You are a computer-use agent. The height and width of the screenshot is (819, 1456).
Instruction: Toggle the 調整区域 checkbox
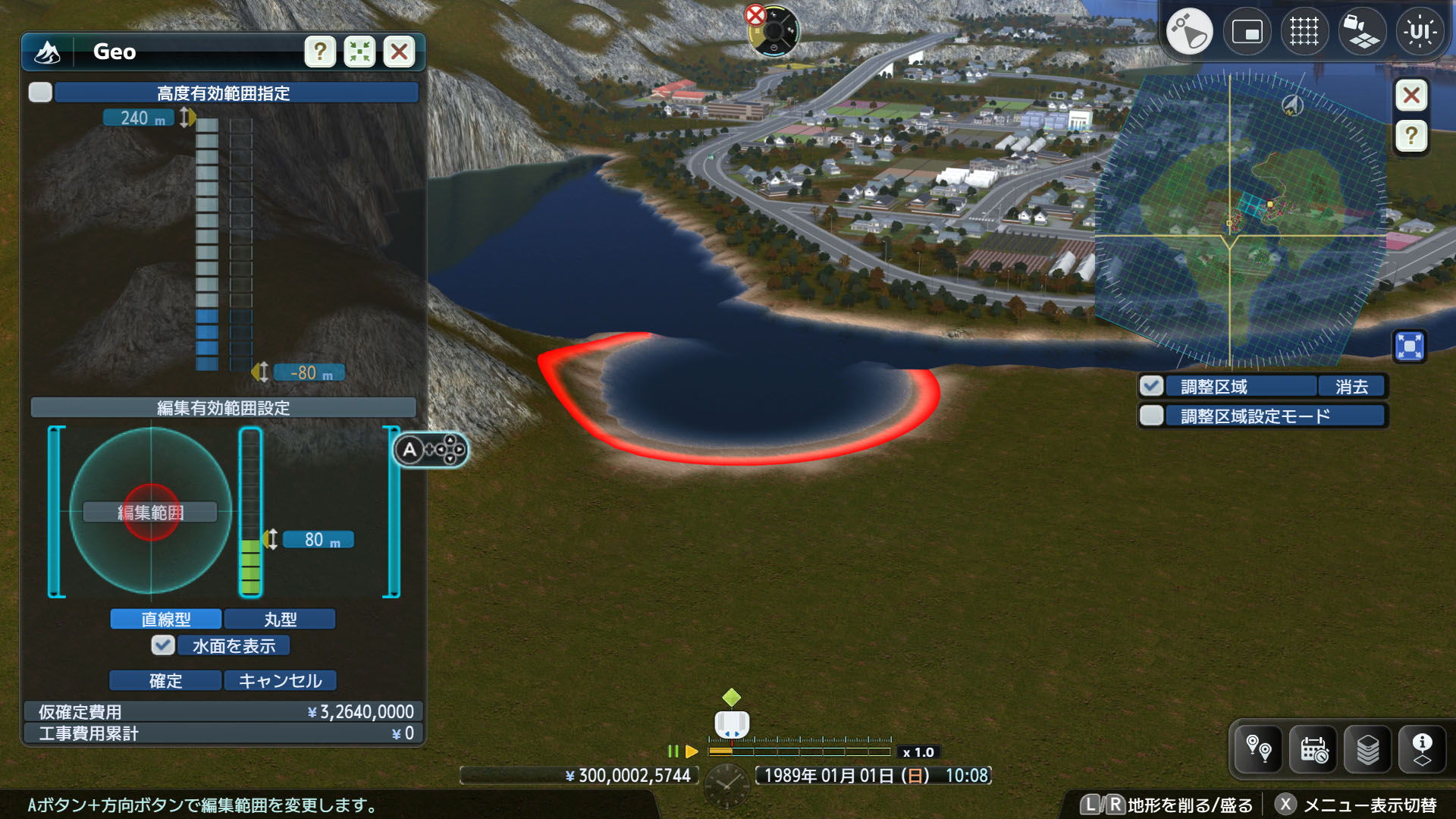[x=1151, y=386]
